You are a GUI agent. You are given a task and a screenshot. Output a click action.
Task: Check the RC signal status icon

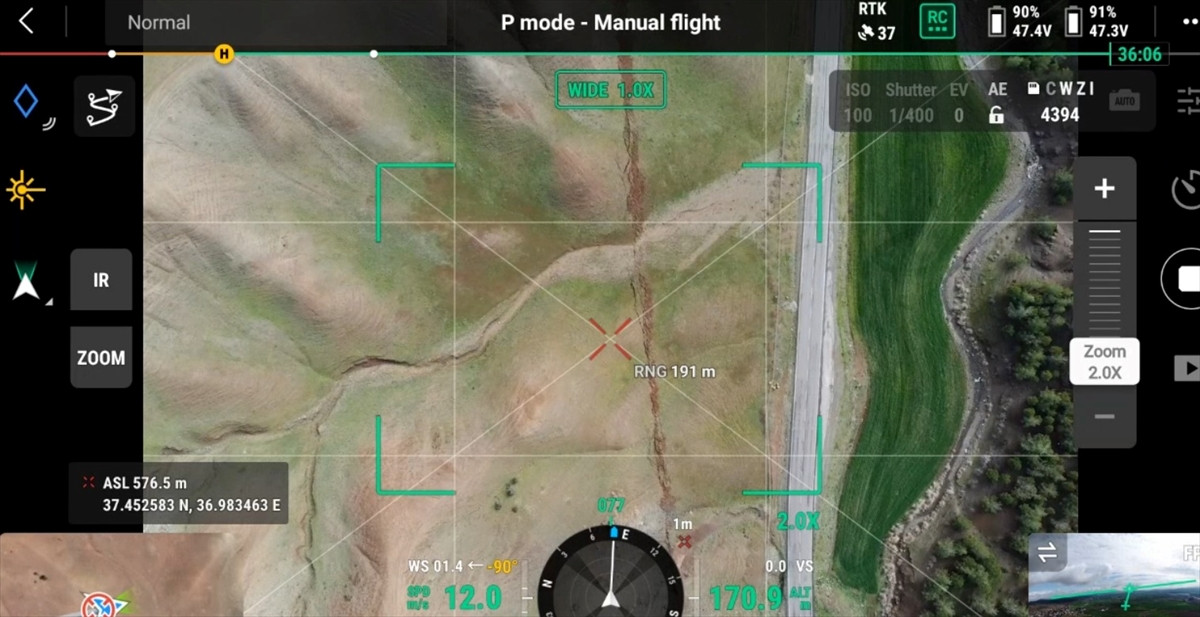coord(937,21)
